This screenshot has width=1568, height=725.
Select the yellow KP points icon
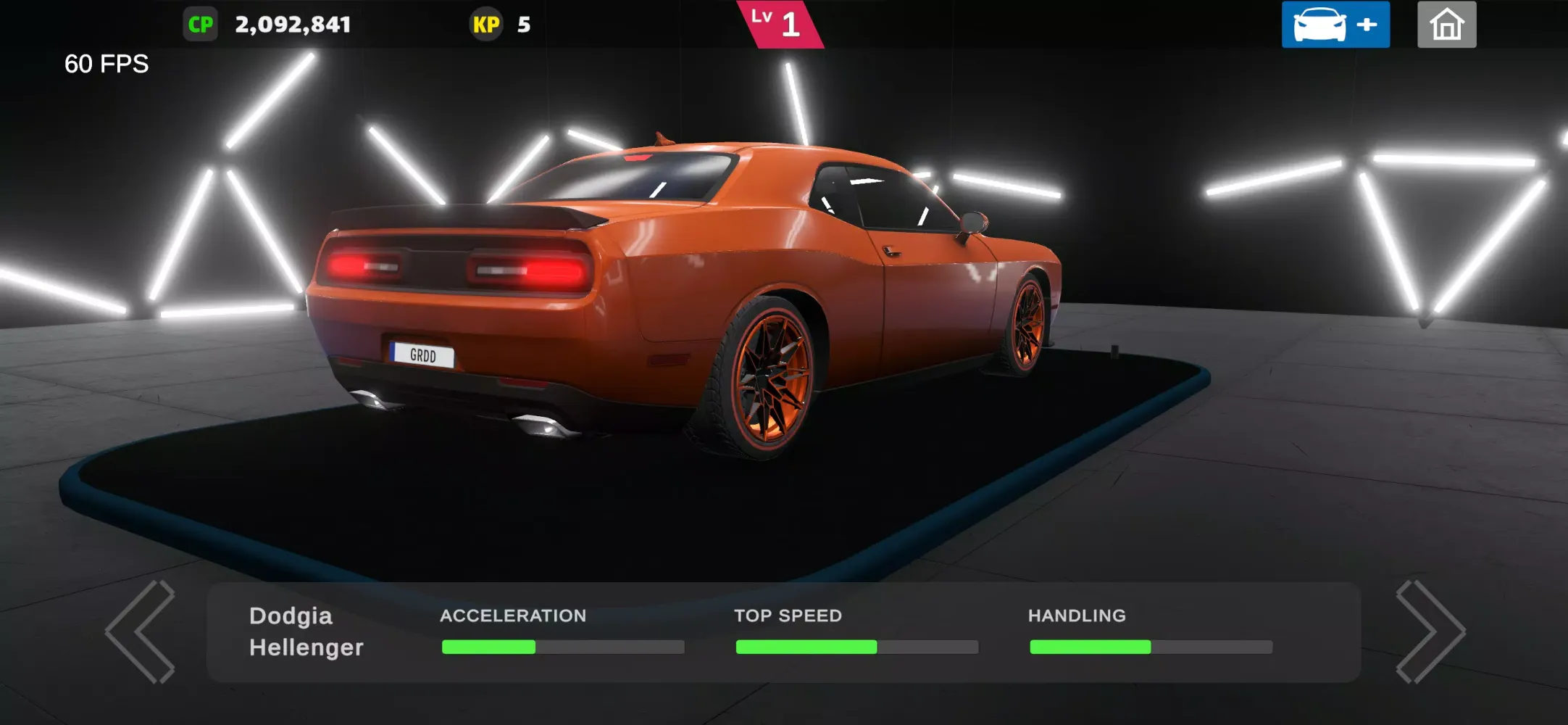(x=488, y=24)
